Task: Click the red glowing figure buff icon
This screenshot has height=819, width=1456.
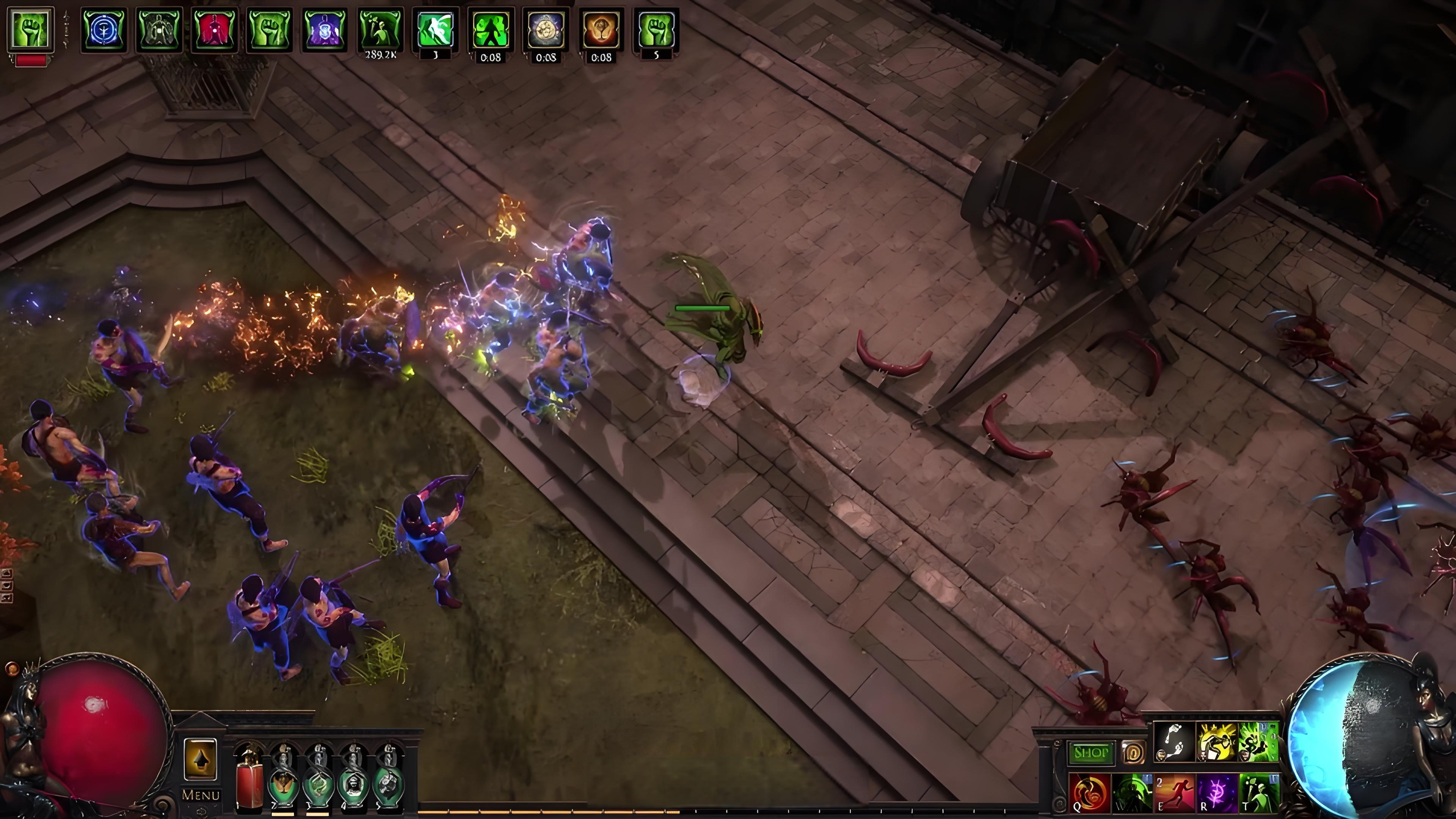Action: click(x=214, y=30)
